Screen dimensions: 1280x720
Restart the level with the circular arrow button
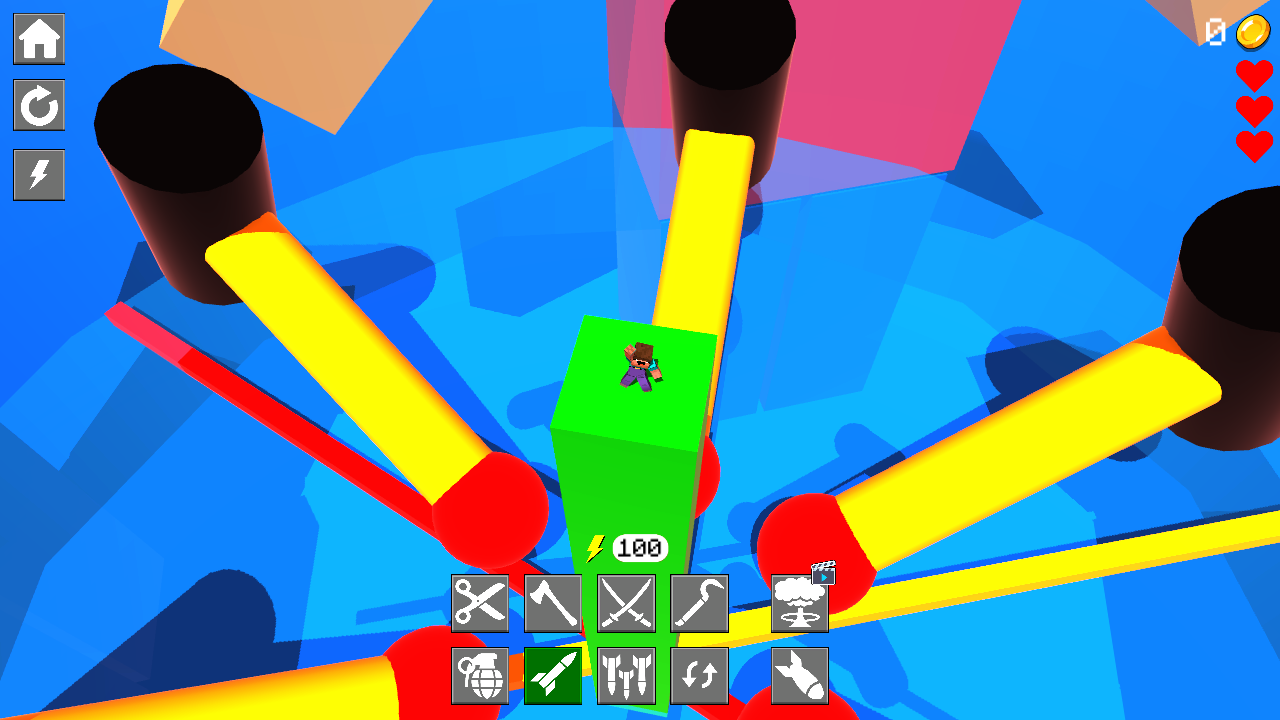click(x=39, y=107)
